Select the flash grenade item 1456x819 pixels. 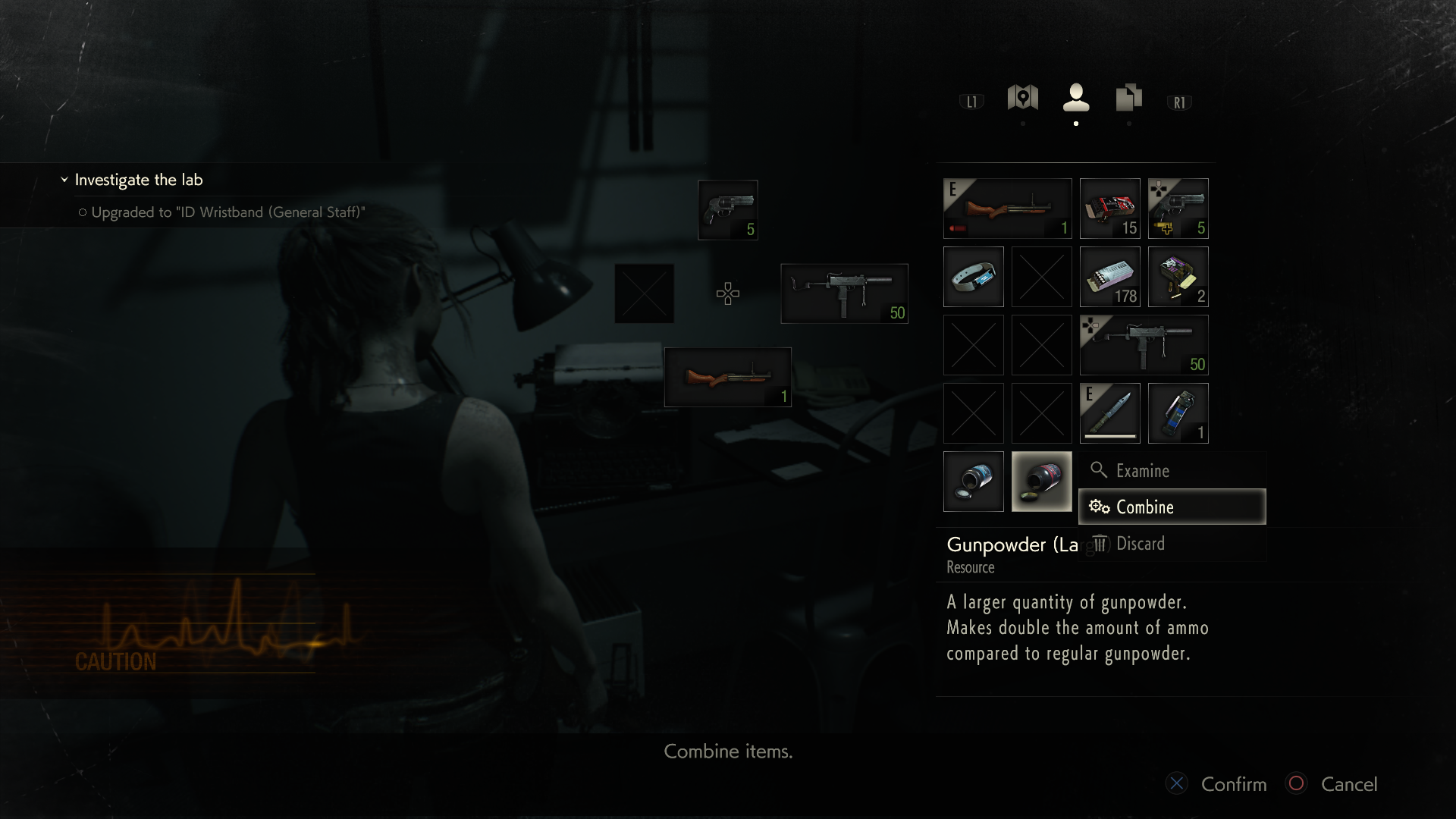[1178, 413]
